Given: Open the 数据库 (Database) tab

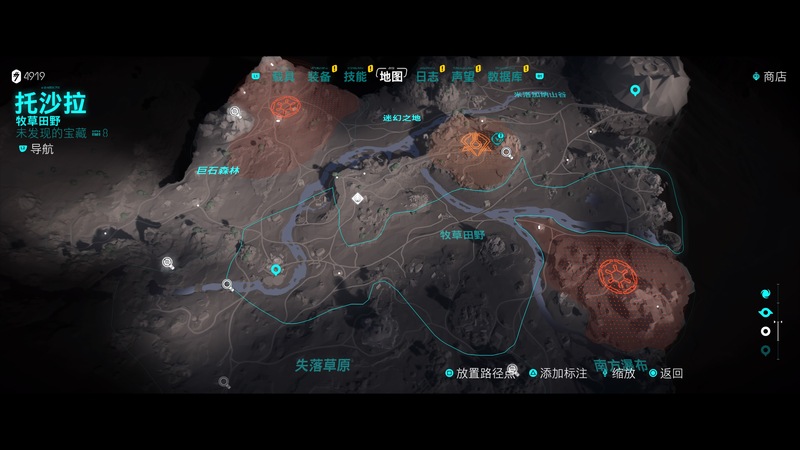Looking at the screenshot, I should coord(505,76).
